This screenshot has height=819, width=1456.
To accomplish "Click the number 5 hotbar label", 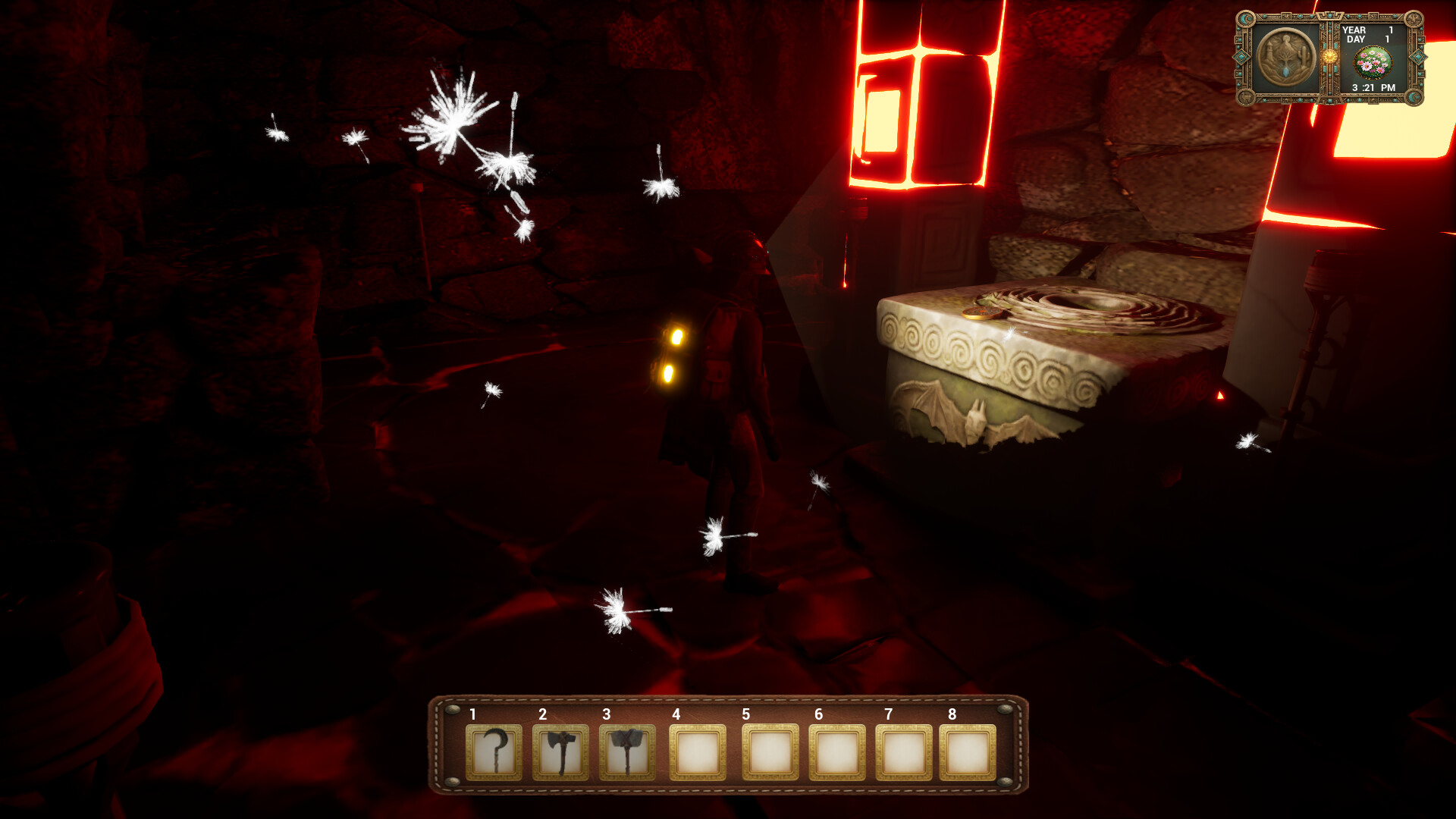I will [x=748, y=714].
